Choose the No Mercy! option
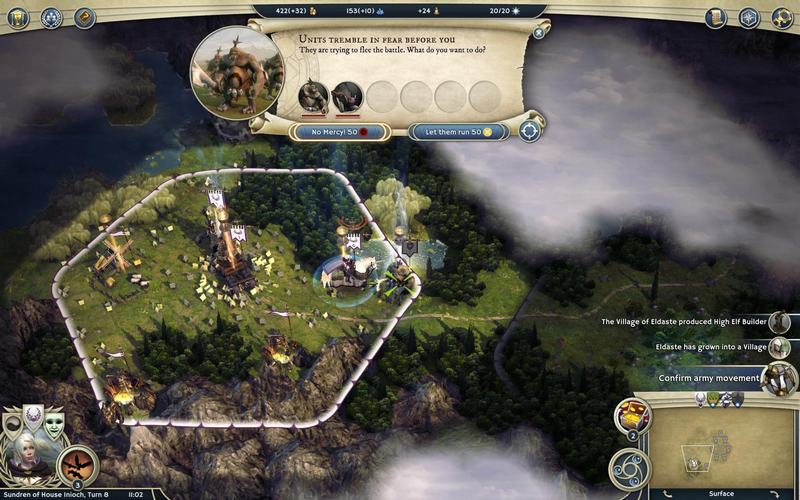 (x=330, y=131)
